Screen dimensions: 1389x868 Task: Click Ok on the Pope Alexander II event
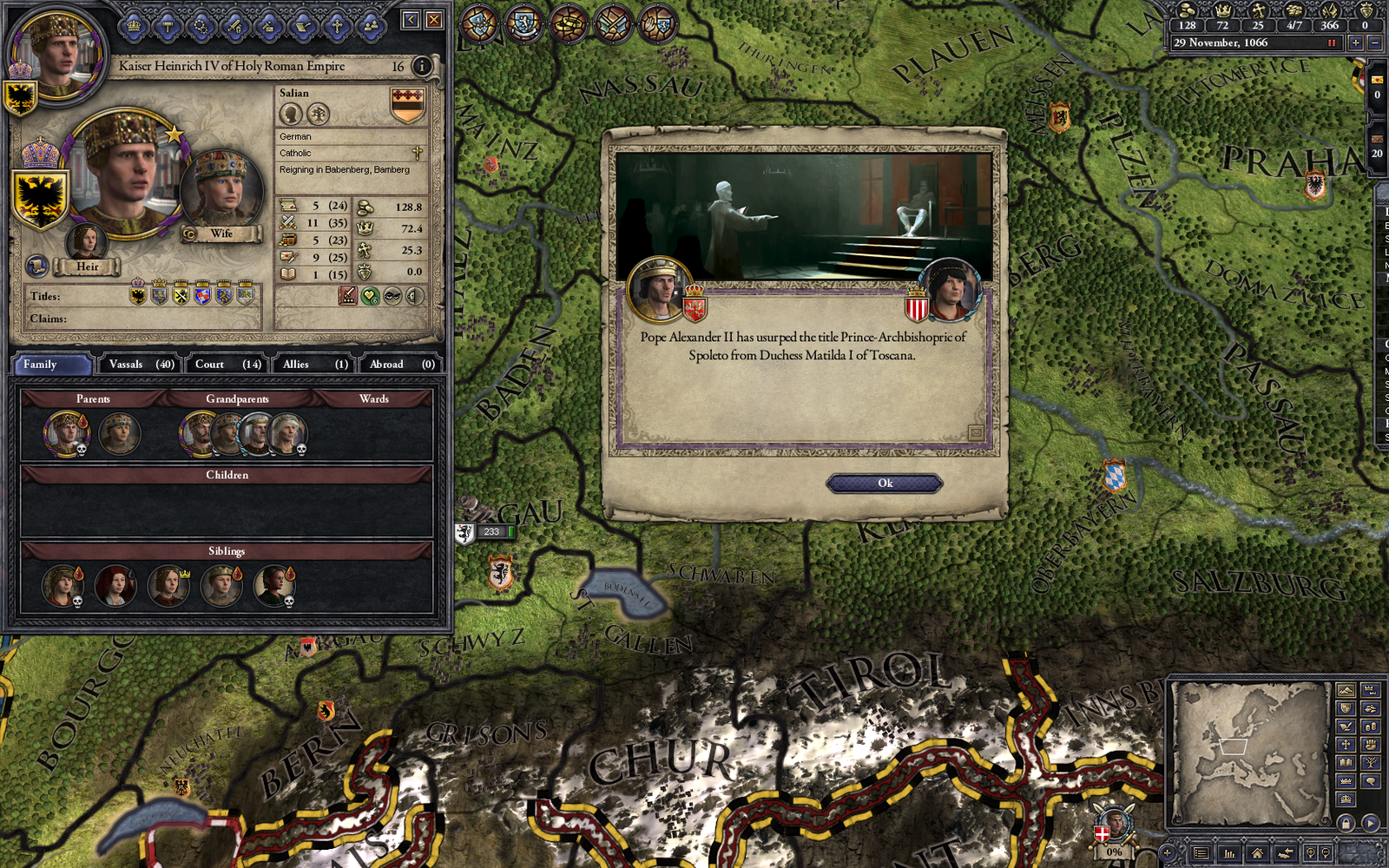[x=884, y=483]
